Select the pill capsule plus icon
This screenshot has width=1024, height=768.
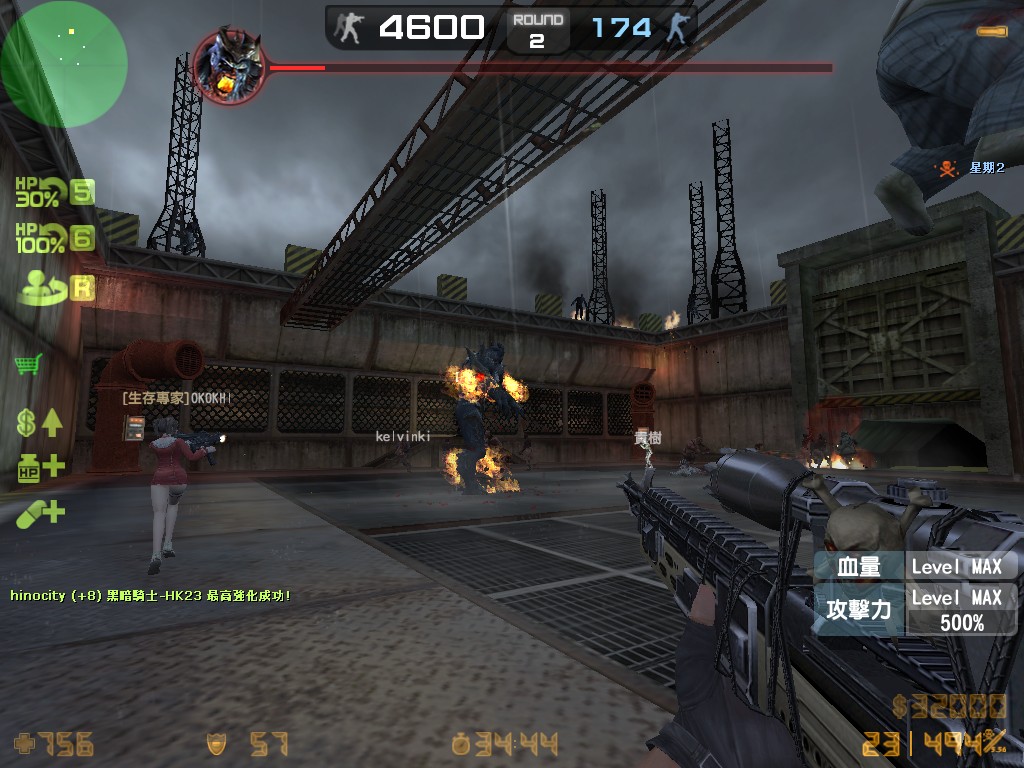point(39,514)
